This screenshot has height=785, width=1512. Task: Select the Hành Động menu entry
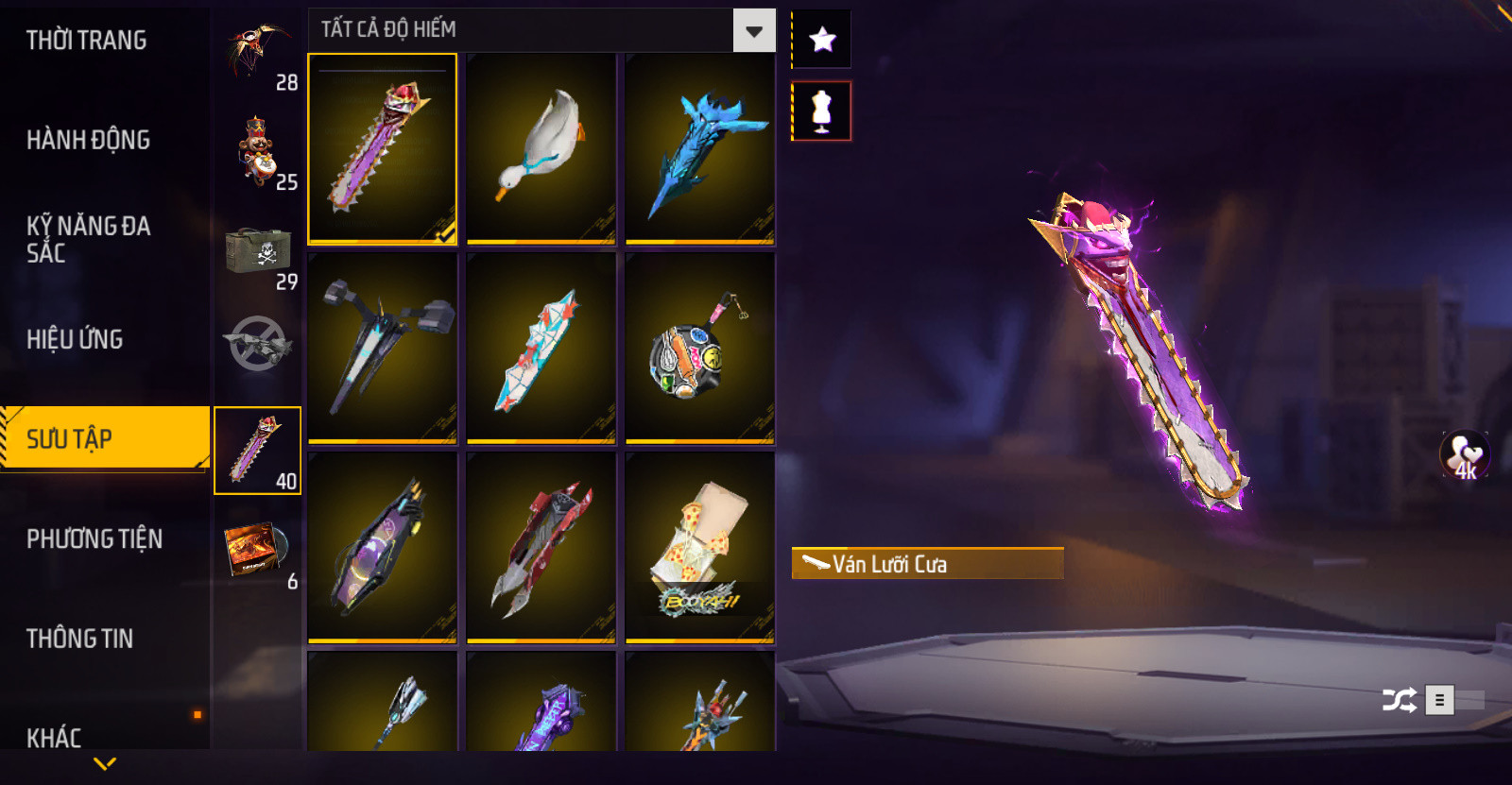click(88, 140)
